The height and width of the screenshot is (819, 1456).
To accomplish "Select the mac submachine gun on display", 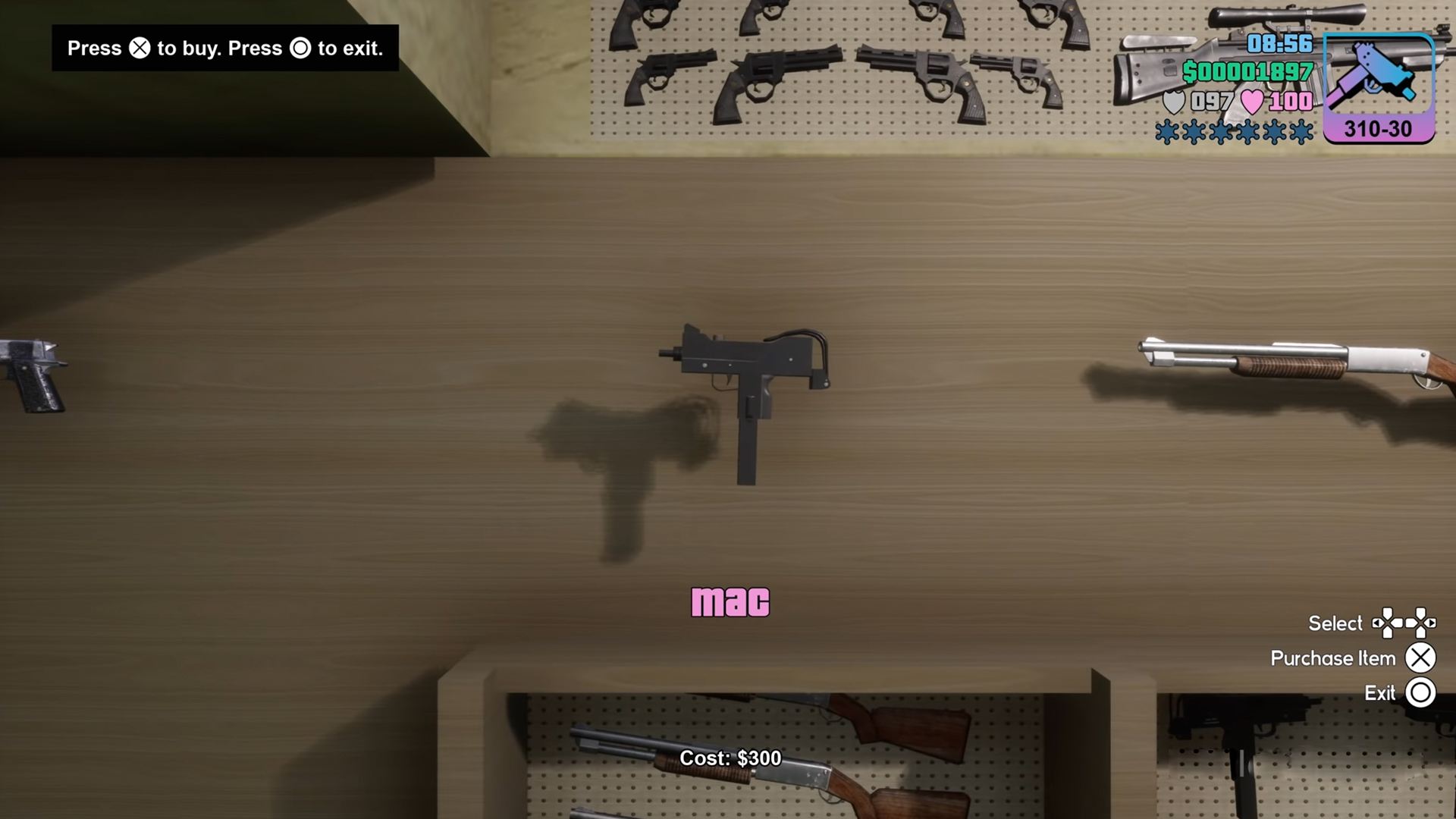I will (745, 385).
